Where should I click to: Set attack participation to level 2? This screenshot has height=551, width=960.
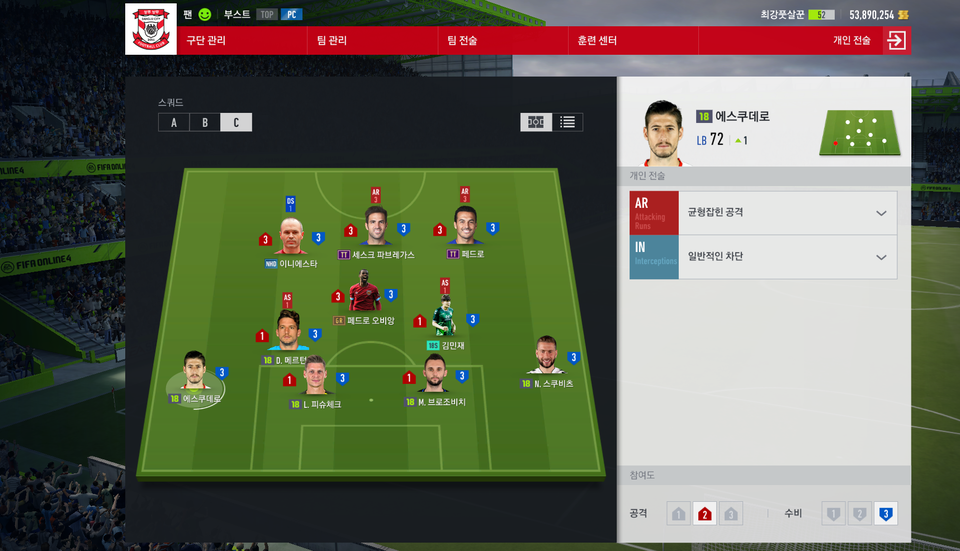click(704, 514)
